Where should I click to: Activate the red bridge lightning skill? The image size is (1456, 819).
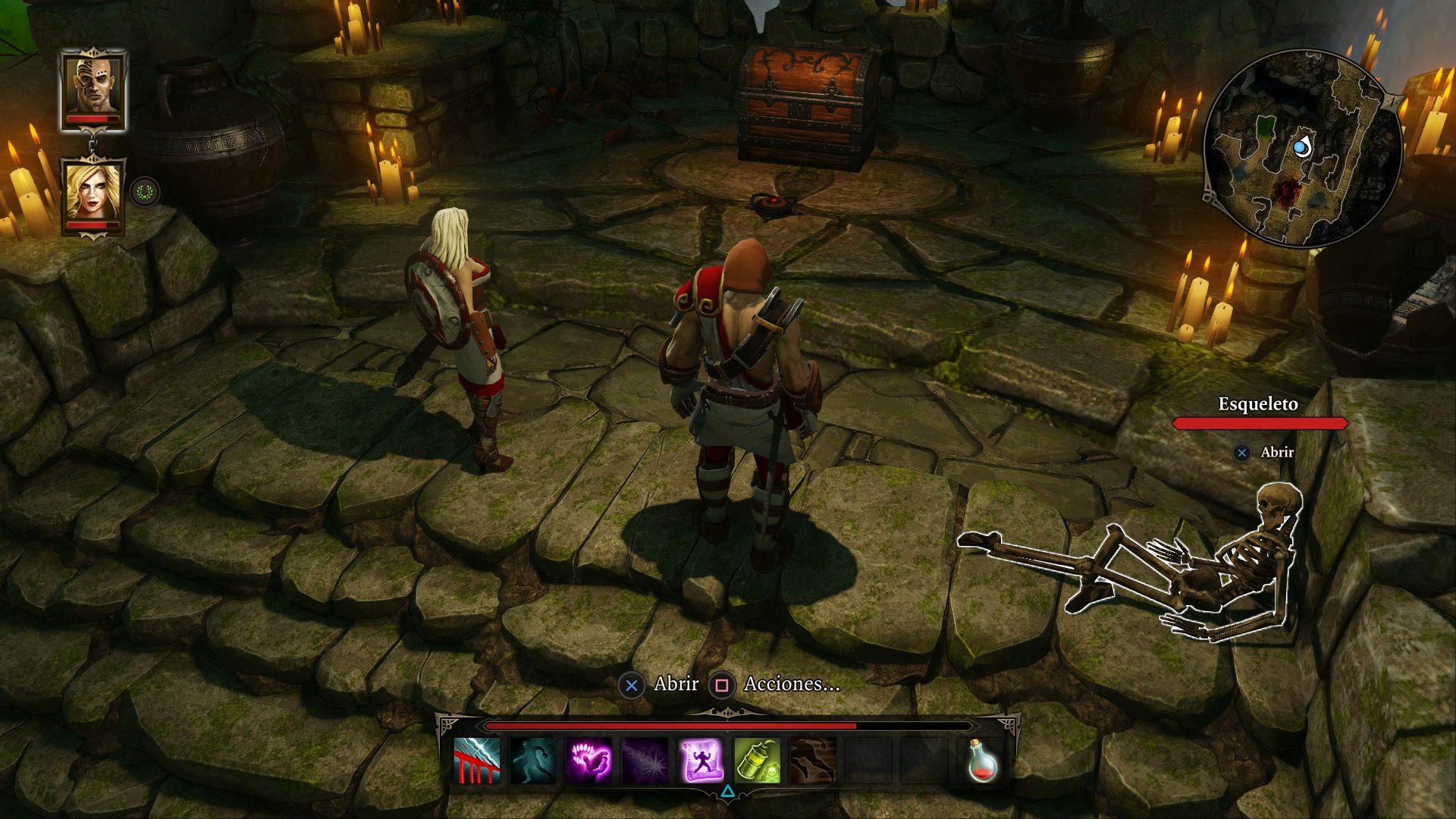coord(477,760)
